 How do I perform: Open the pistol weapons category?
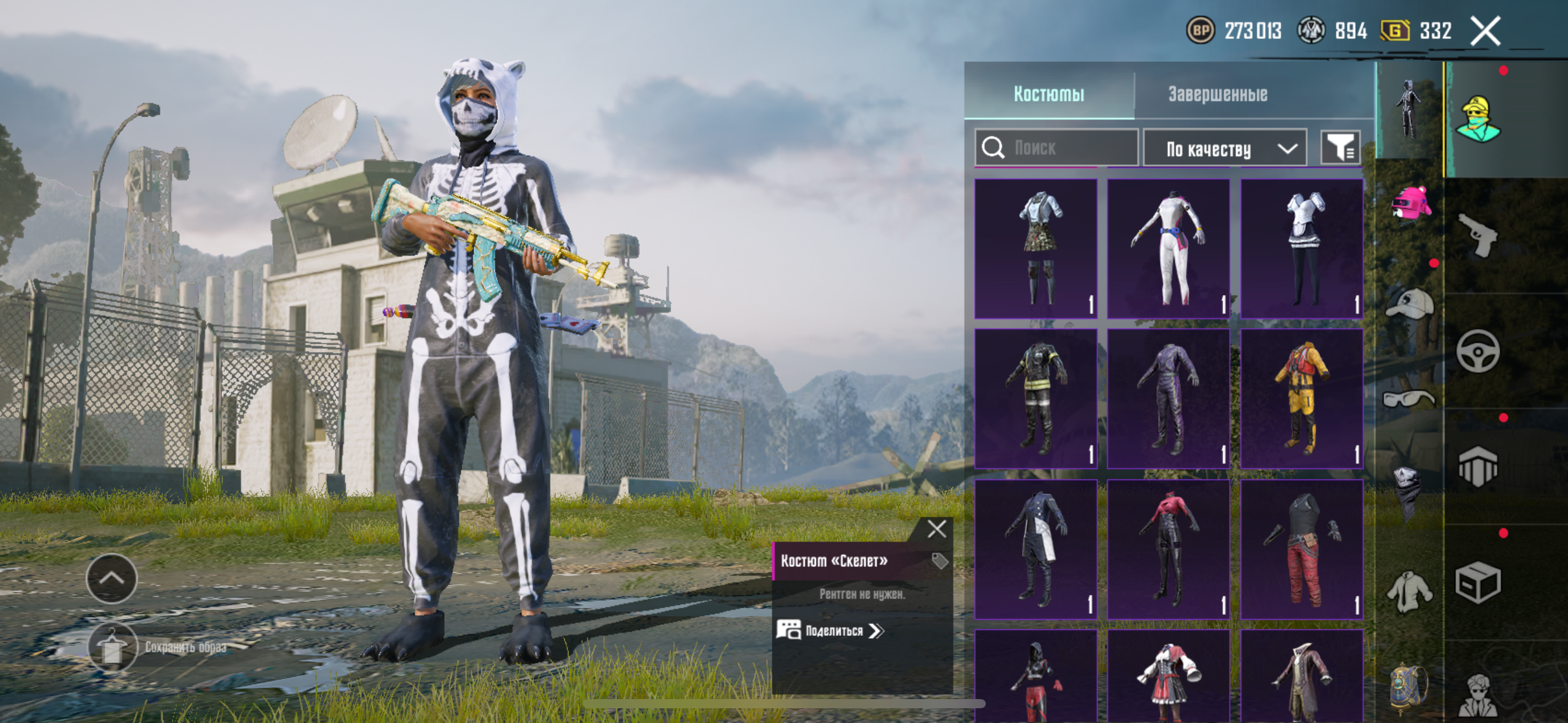coord(1478,235)
